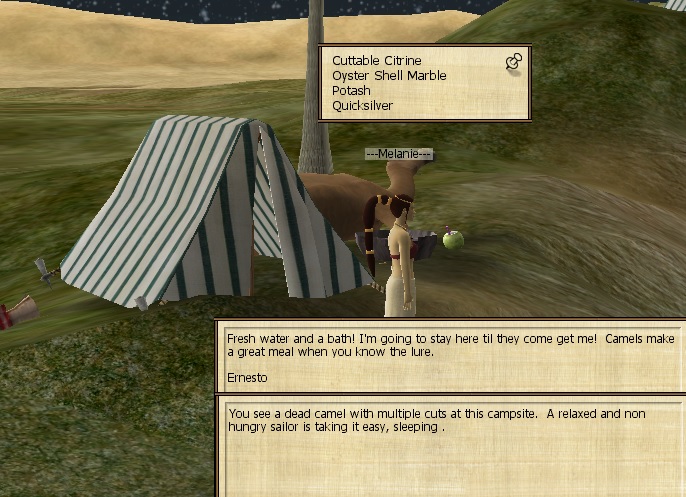Pick the Potash entry
The width and height of the screenshot is (686, 497).
click(351, 90)
